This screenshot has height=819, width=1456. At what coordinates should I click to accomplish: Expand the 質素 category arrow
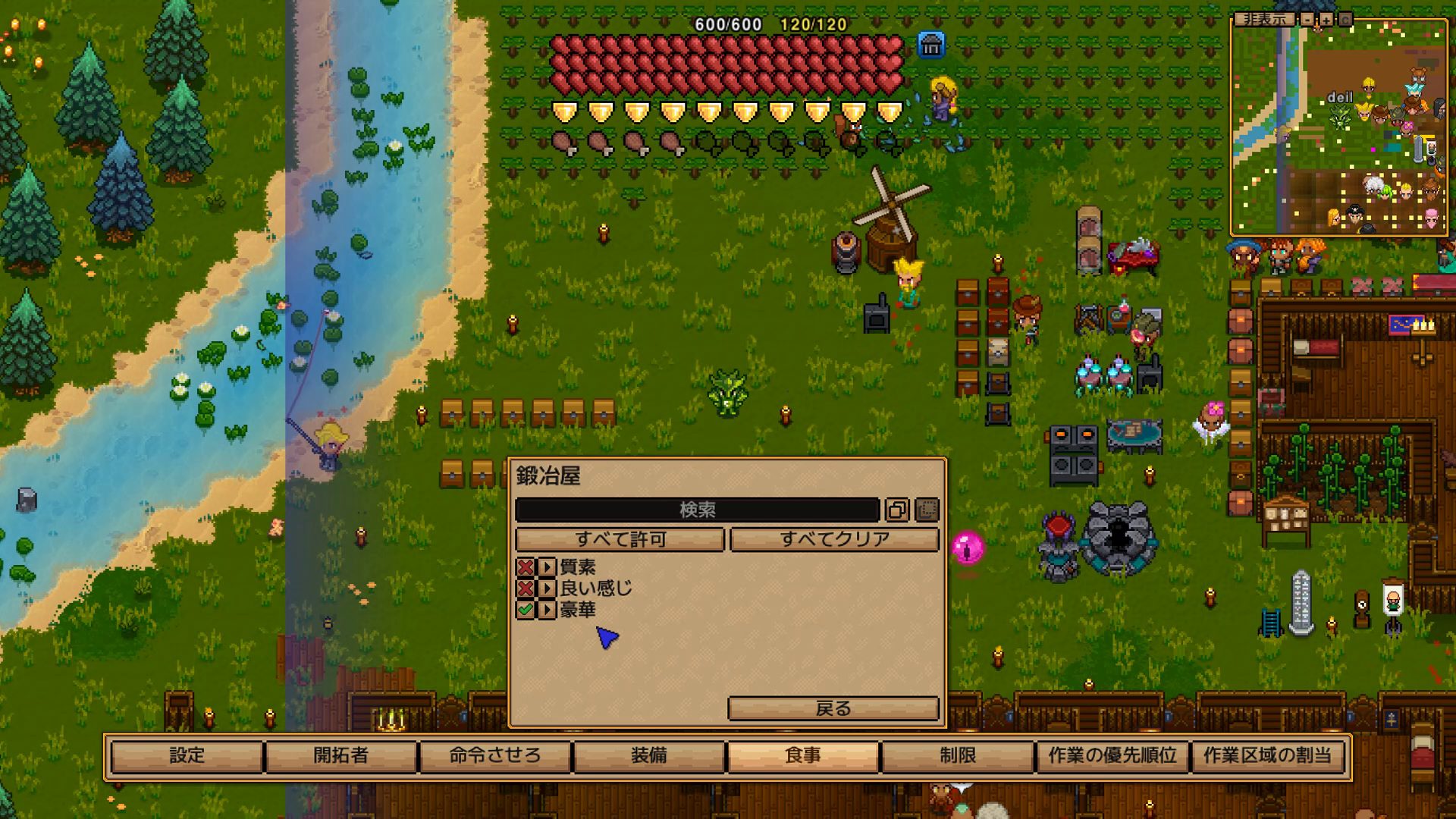click(547, 566)
